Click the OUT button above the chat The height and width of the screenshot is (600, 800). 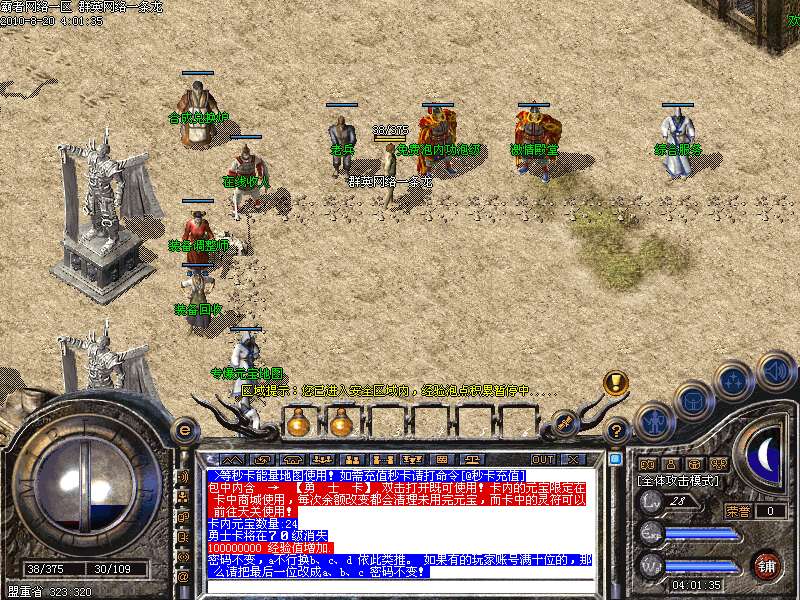point(543,459)
